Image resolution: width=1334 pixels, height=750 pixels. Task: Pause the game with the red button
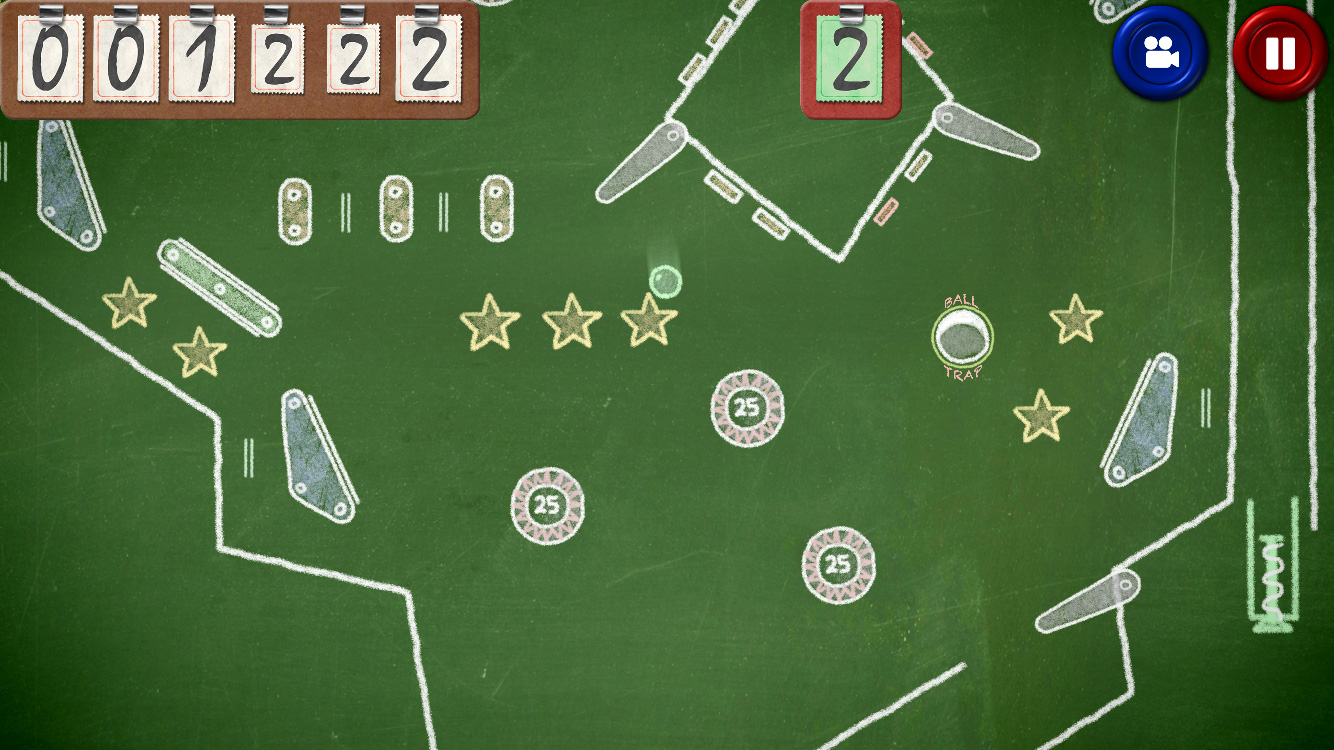coord(1280,53)
